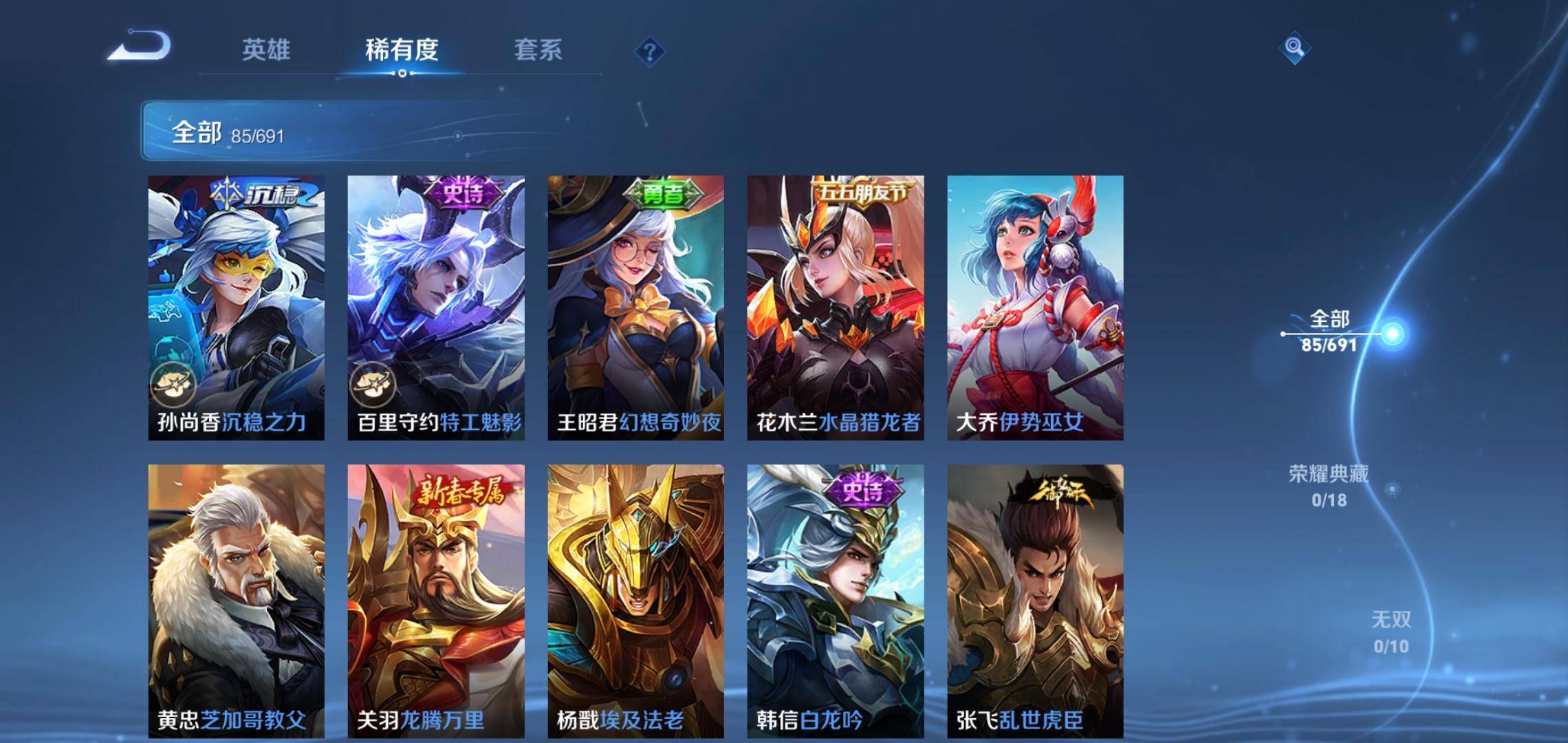This screenshot has width=1568, height=743.
Task: Open the 关羽 龙腾万里 skin card
Action: (436, 600)
